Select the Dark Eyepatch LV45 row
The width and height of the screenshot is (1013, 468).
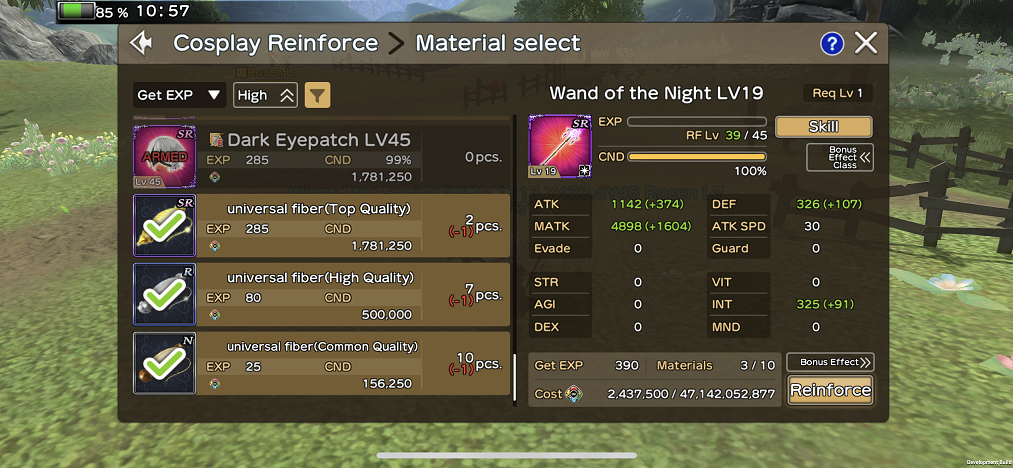click(322, 155)
